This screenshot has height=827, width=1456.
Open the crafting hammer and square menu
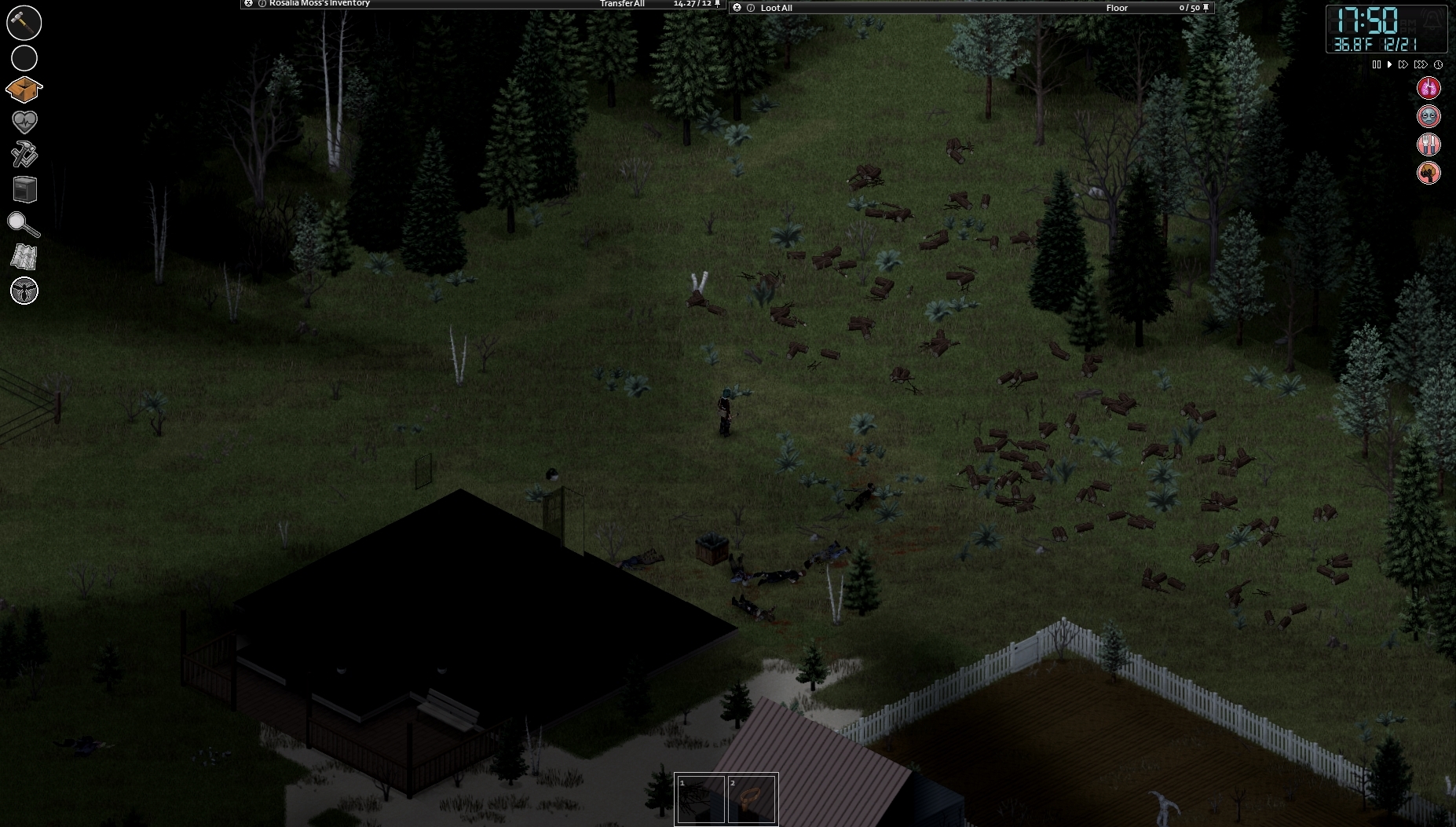pos(24,155)
